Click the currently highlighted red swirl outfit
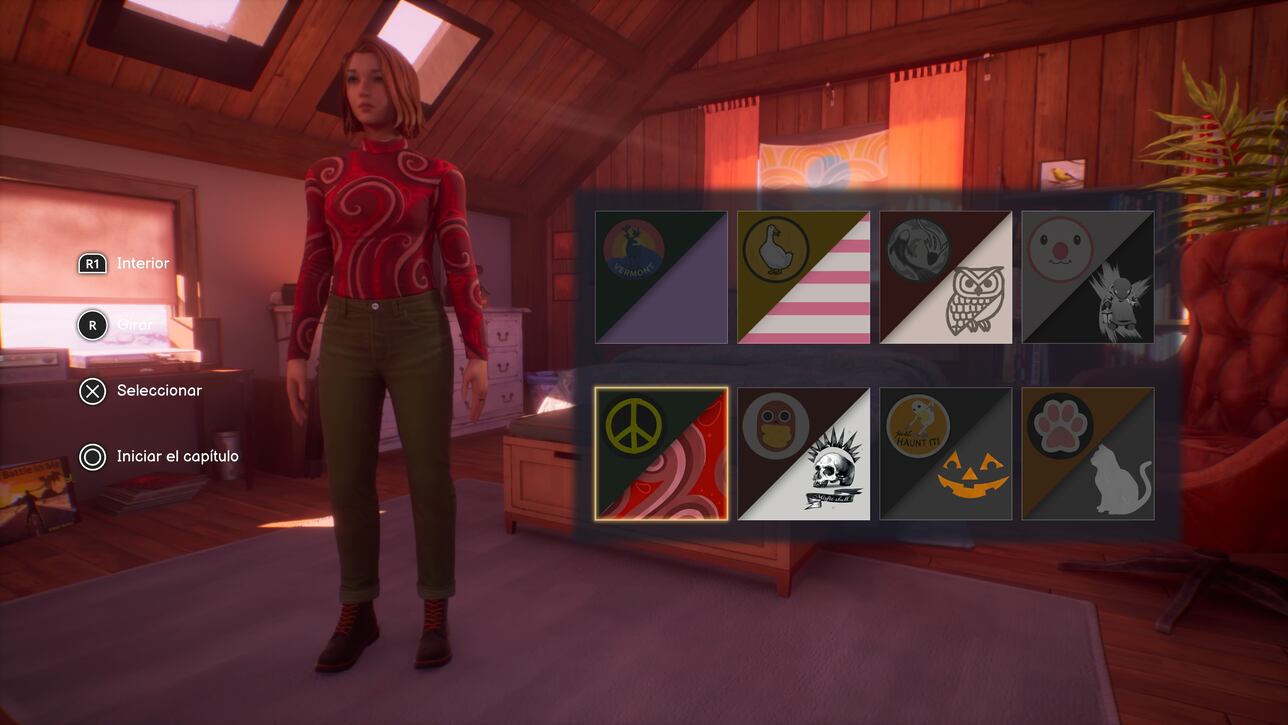1288x725 pixels. [x=661, y=452]
